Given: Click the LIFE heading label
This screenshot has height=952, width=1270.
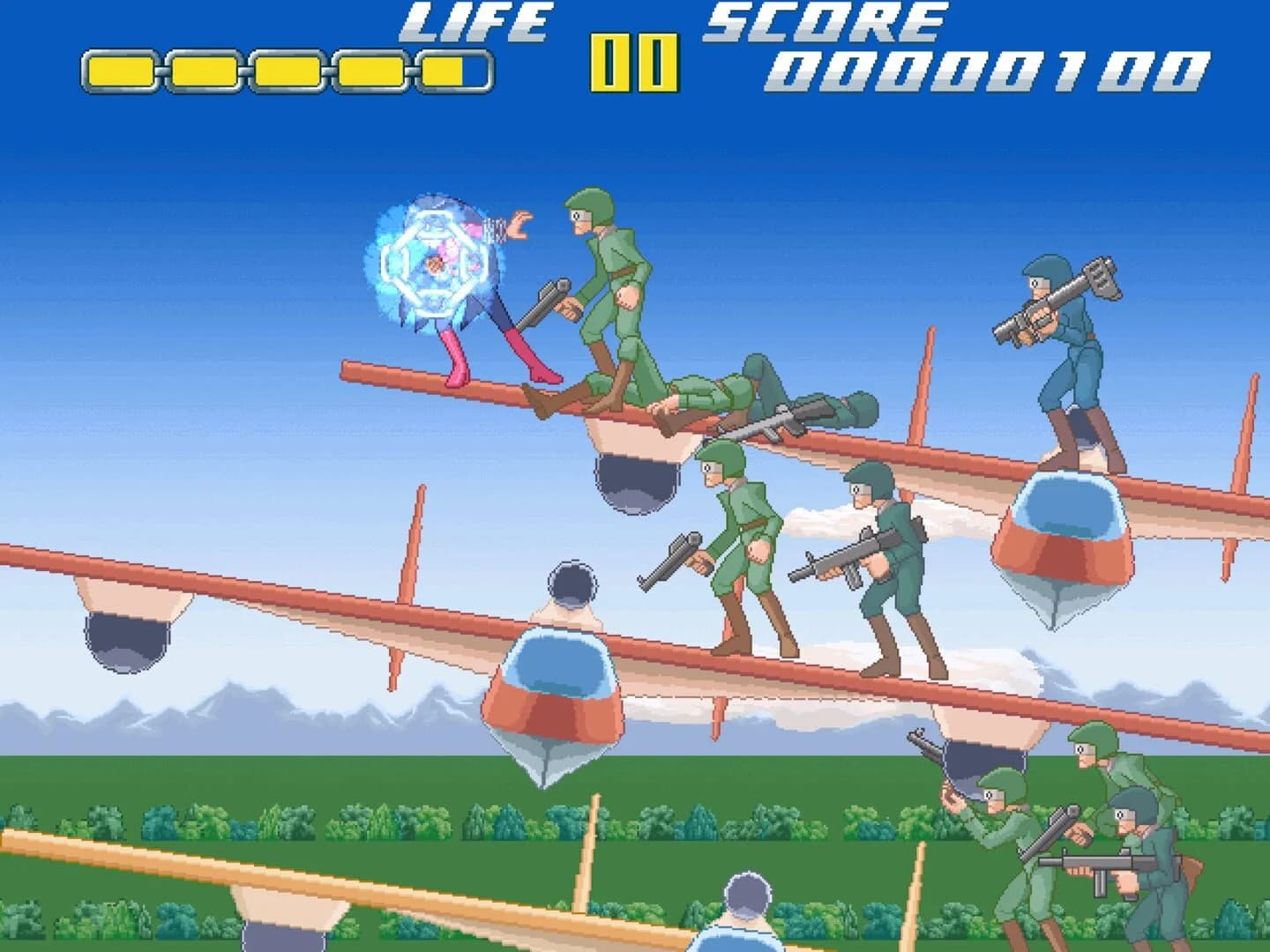Looking at the screenshot, I should 476,22.
